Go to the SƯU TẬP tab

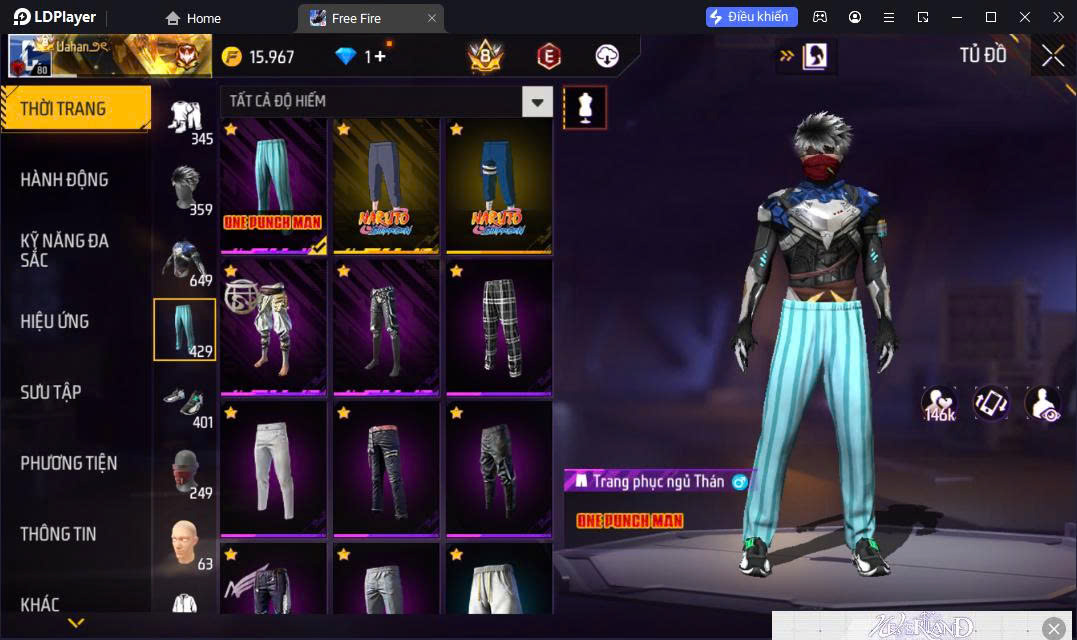coord(51,392)
